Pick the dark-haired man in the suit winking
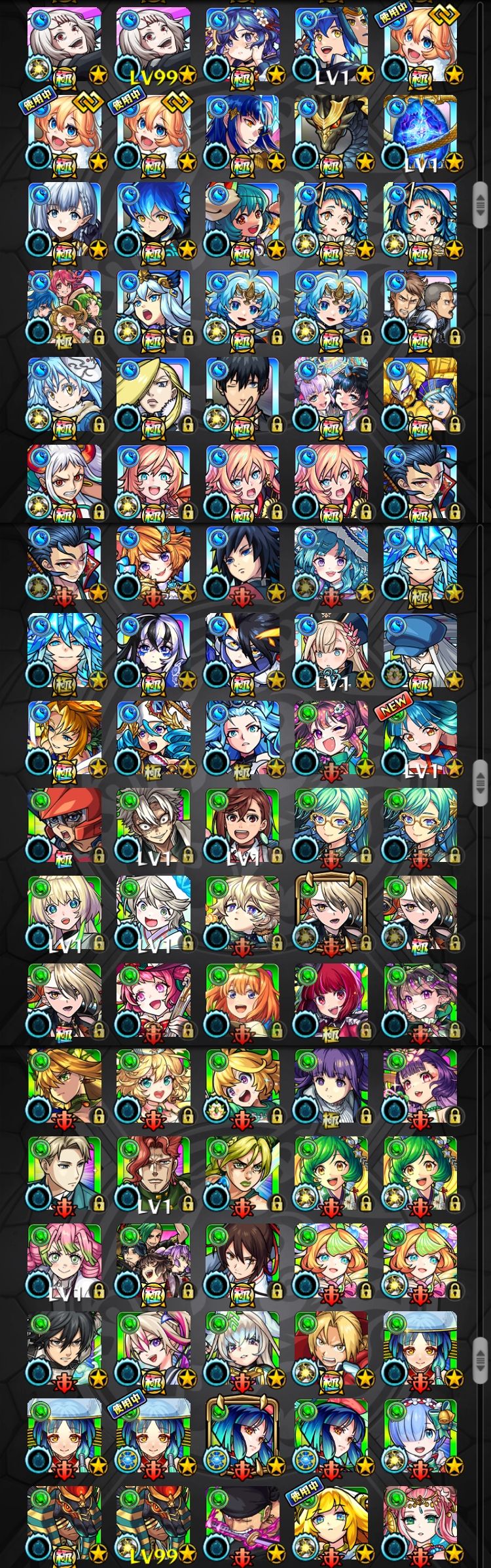This screenshot has width=491, height=1568. [x=242, y=395]
